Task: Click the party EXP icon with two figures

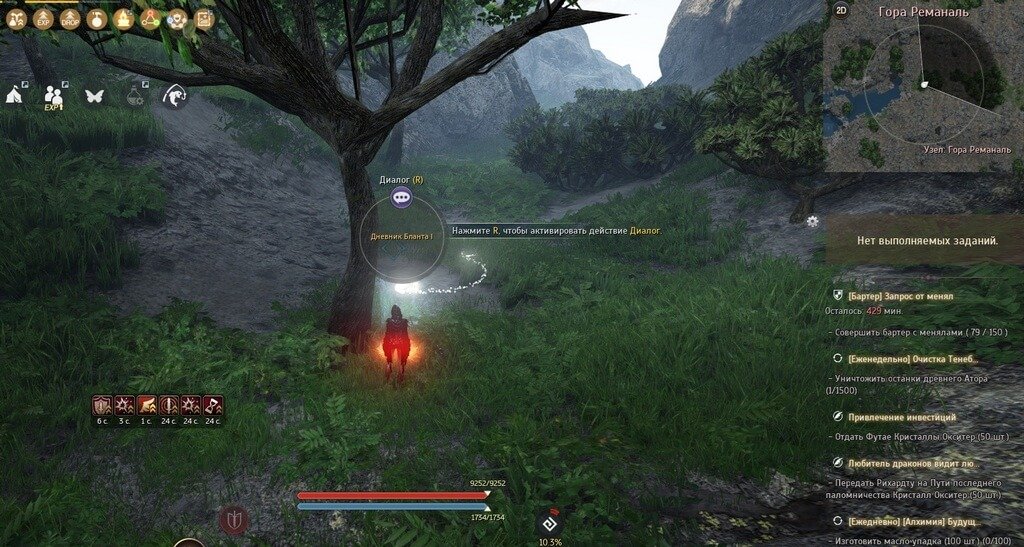Action: 55,96
